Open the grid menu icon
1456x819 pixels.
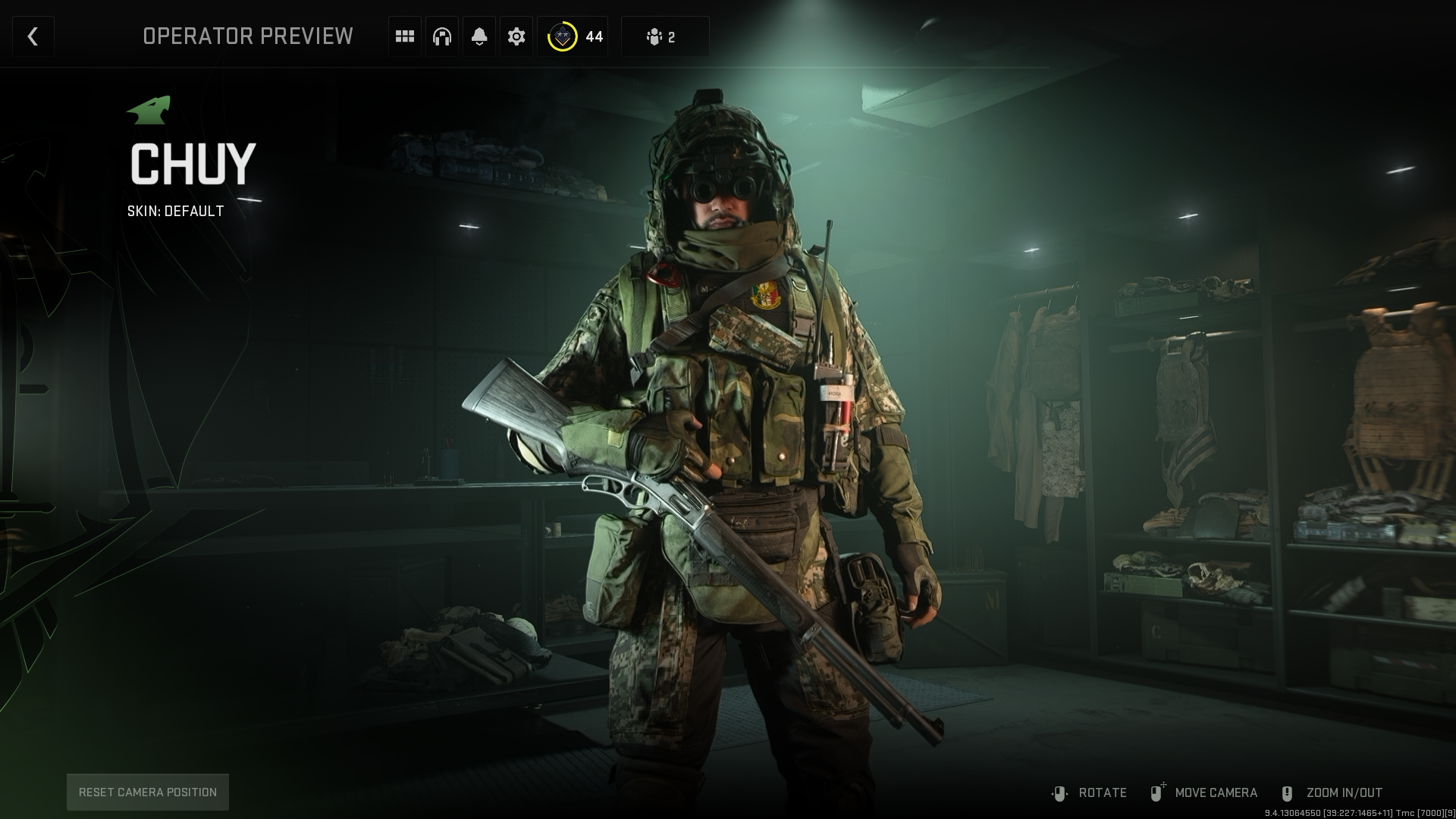405,36
